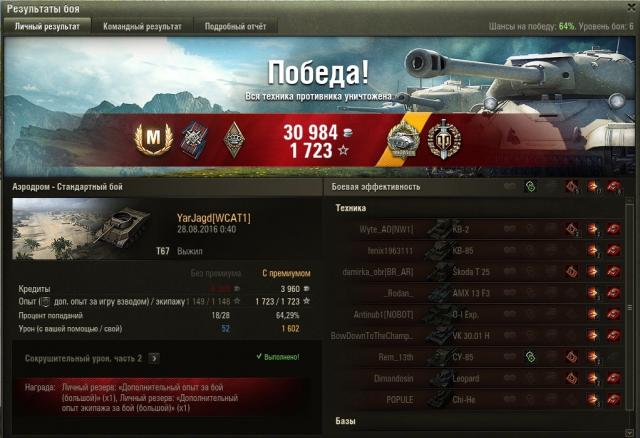Pick the BowDownToTheChamp VK 30.01 H row
640x438 pixels.
click(x=480, y=334)
